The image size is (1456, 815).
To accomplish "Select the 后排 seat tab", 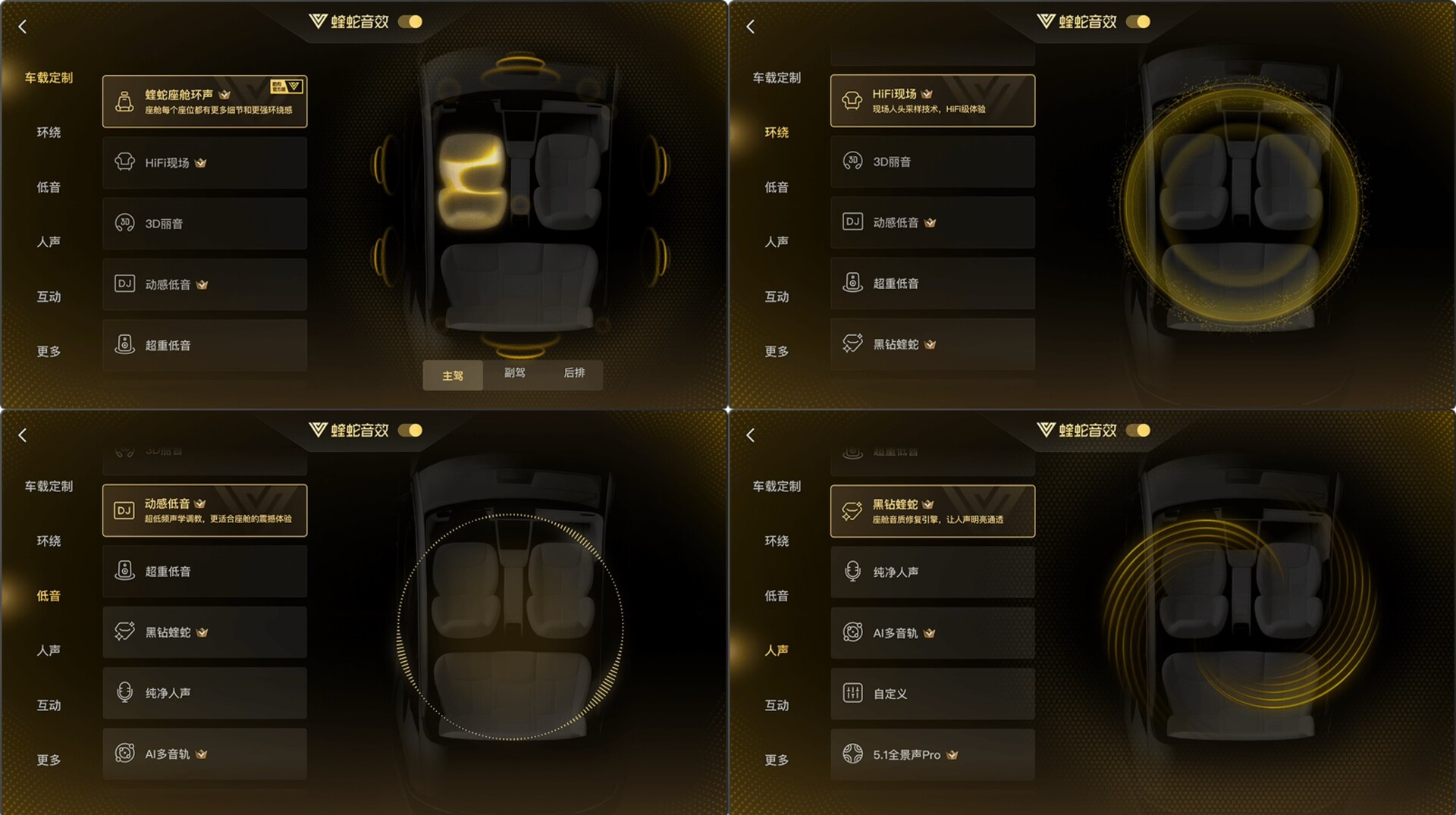I will point(574,373).
